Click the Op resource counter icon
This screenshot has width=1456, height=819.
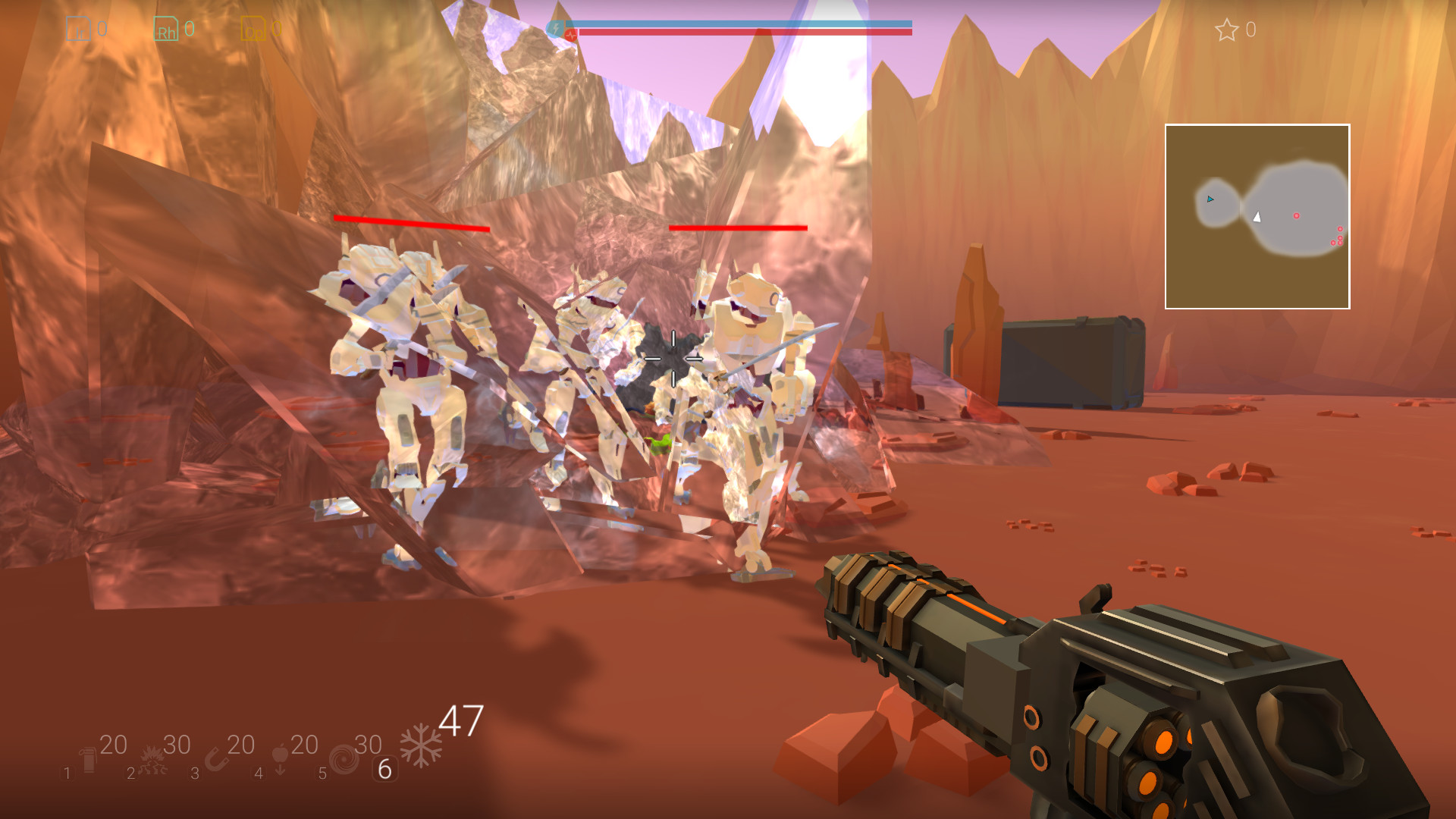point(256,29)
